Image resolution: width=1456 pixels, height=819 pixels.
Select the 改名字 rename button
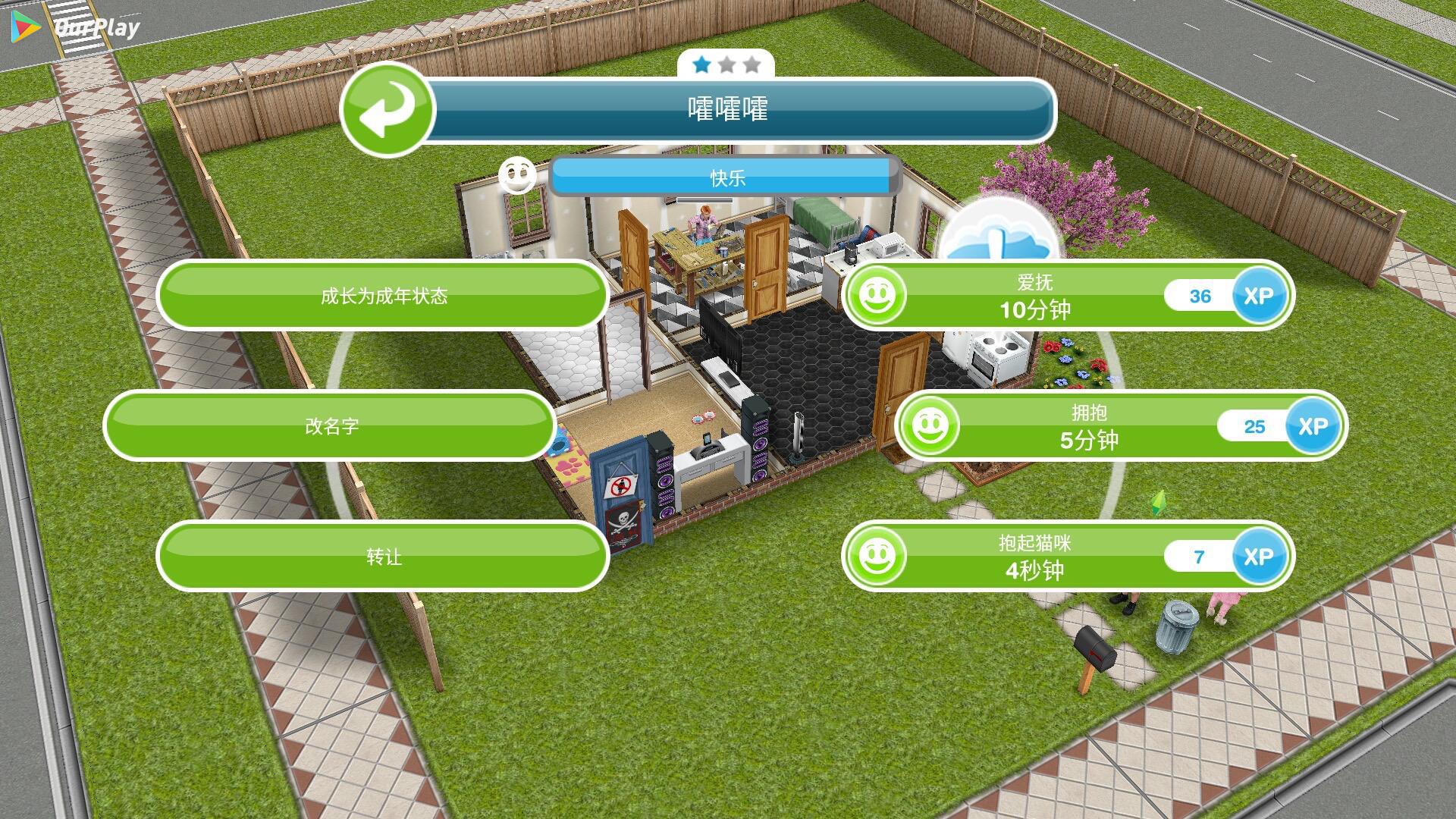[x=331, y=425]
